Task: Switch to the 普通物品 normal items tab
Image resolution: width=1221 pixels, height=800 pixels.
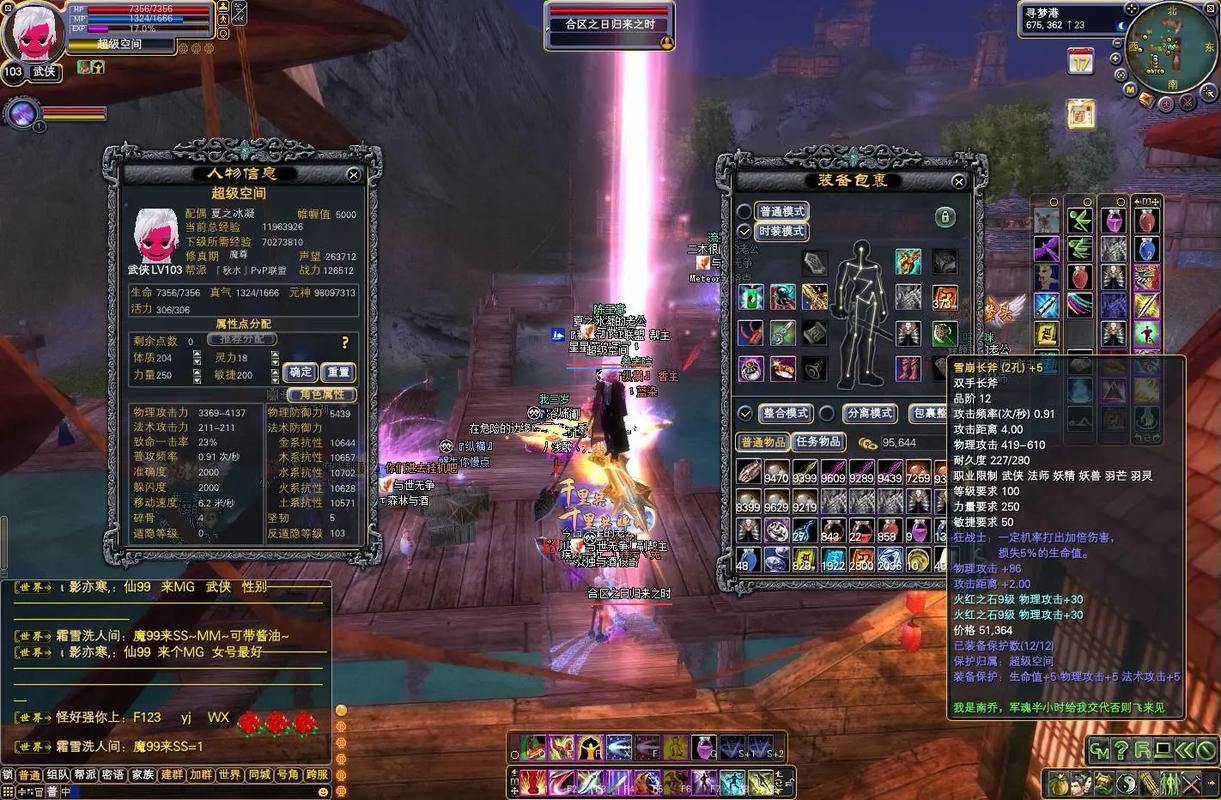Action: tap(763, 442)
